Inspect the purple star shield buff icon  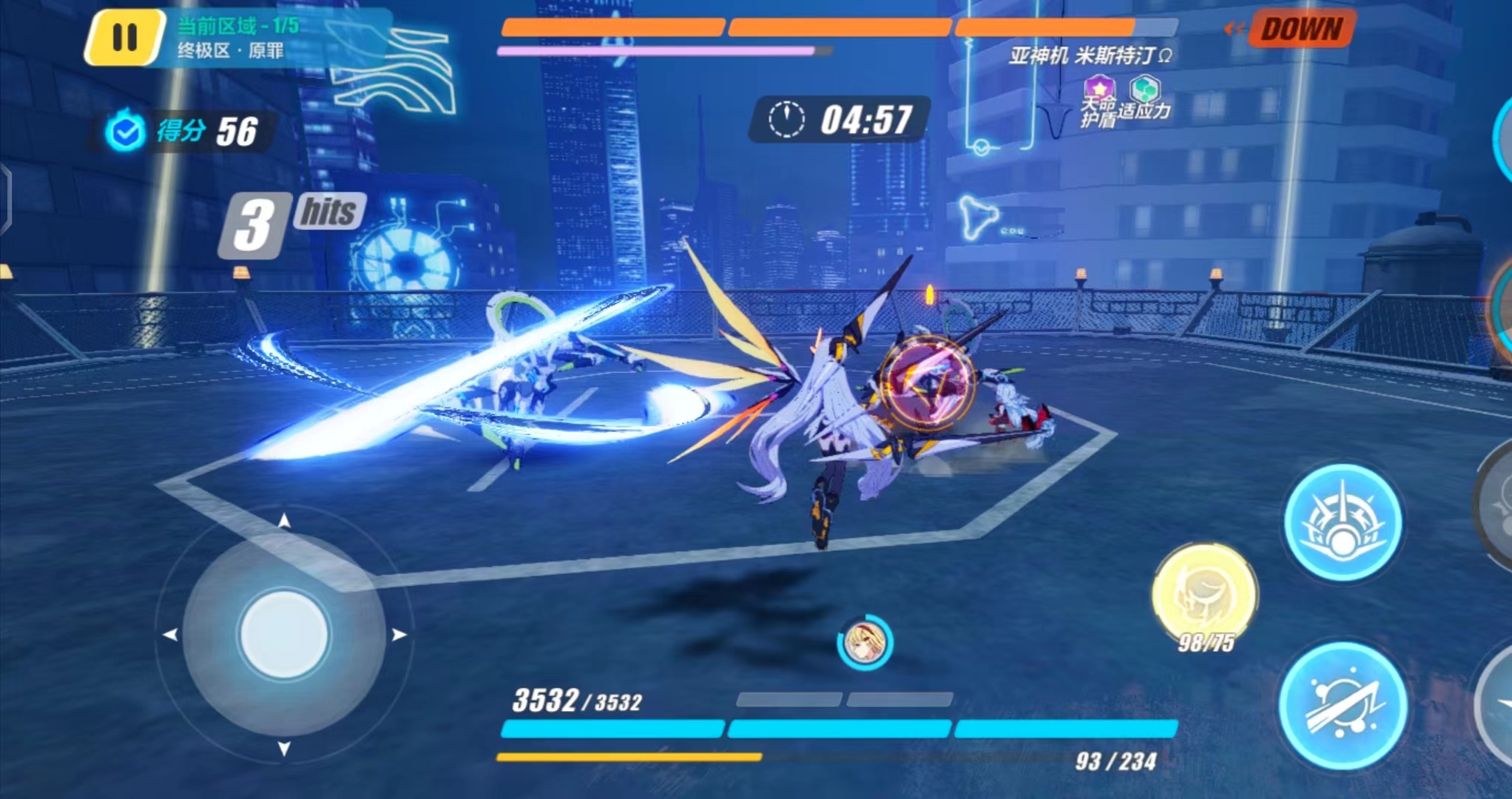click(x=1098, y=88)
